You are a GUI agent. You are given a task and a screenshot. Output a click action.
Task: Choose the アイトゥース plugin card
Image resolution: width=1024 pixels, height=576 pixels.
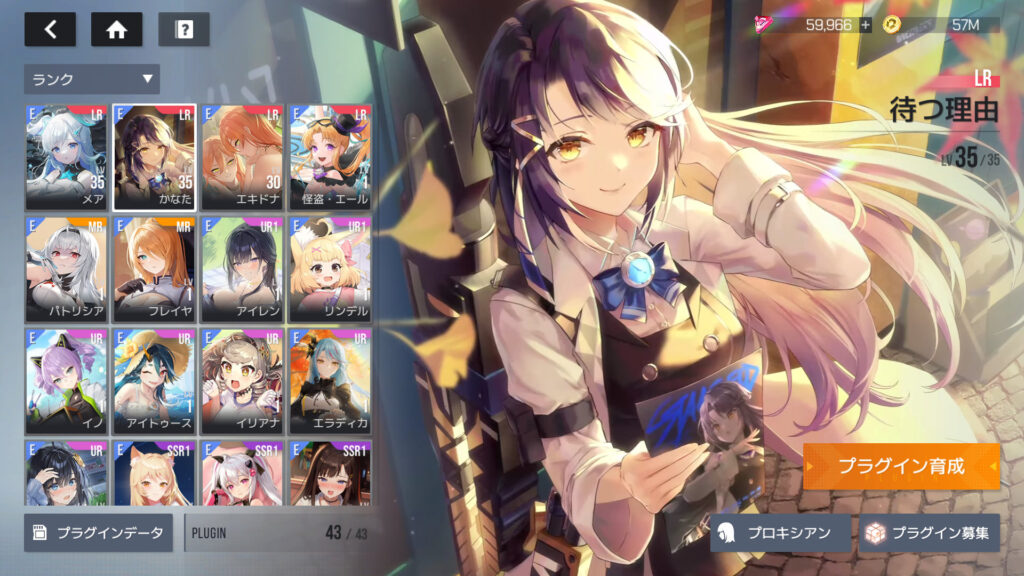pos(153,380)
